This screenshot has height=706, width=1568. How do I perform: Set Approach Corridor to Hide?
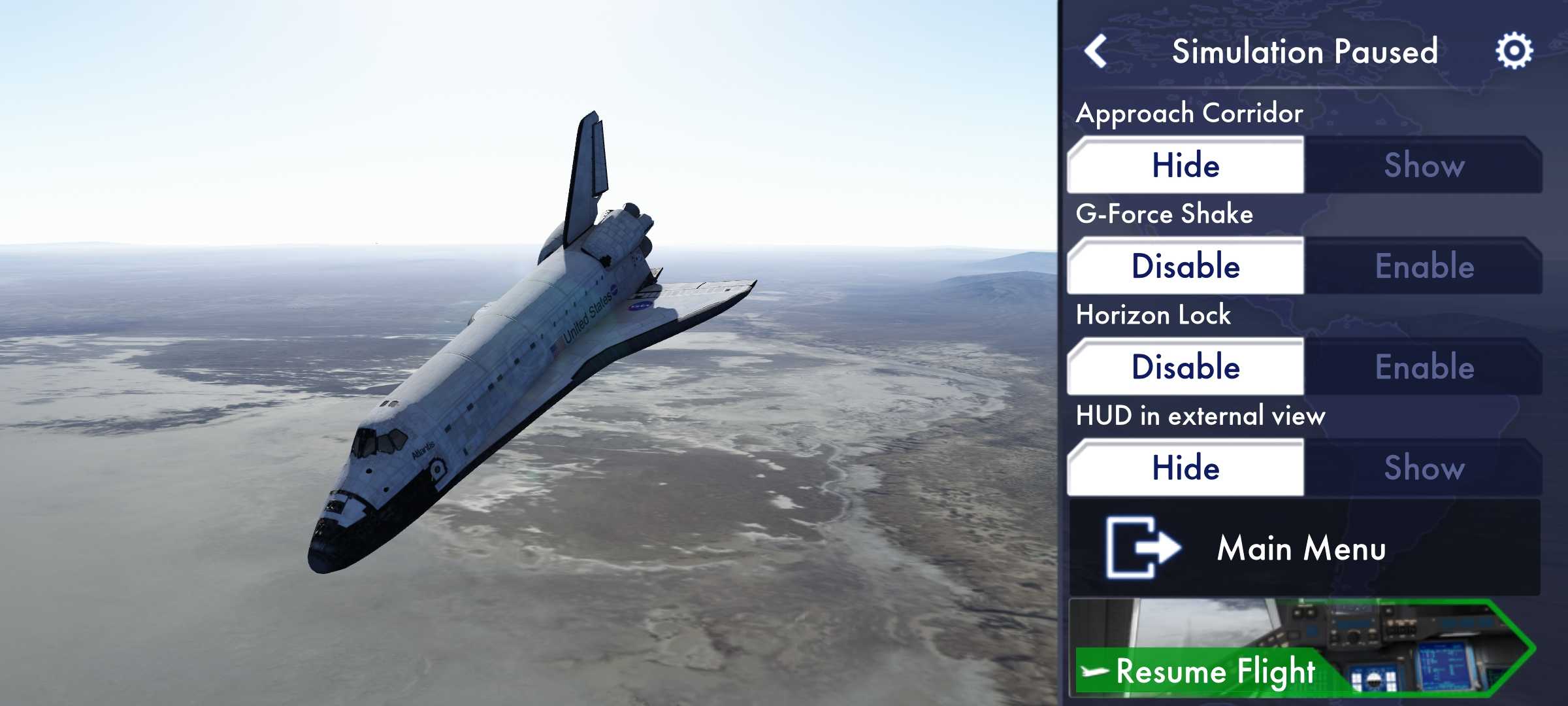[1186, 165]
